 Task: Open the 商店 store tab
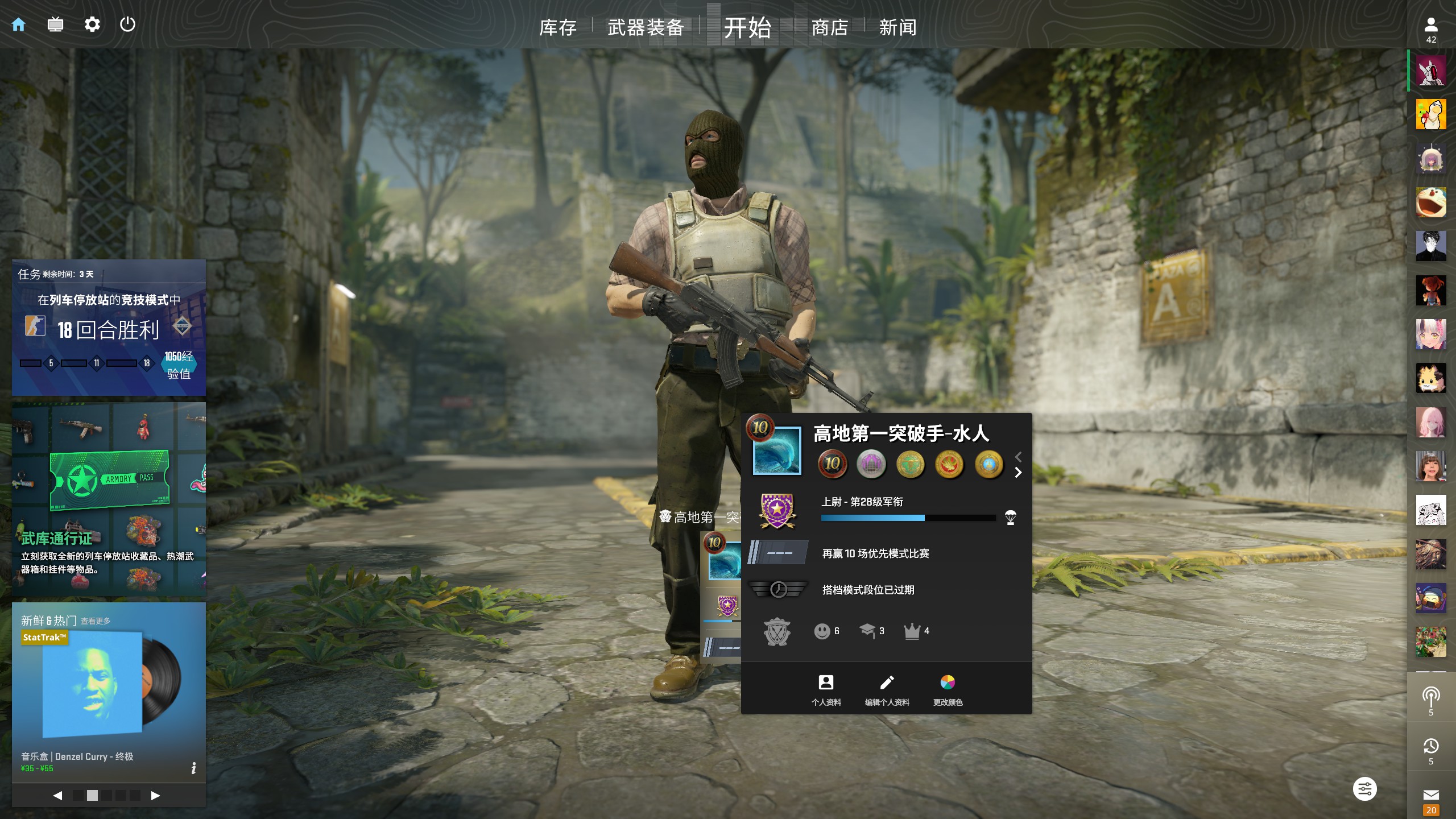(x=830, y=27)
